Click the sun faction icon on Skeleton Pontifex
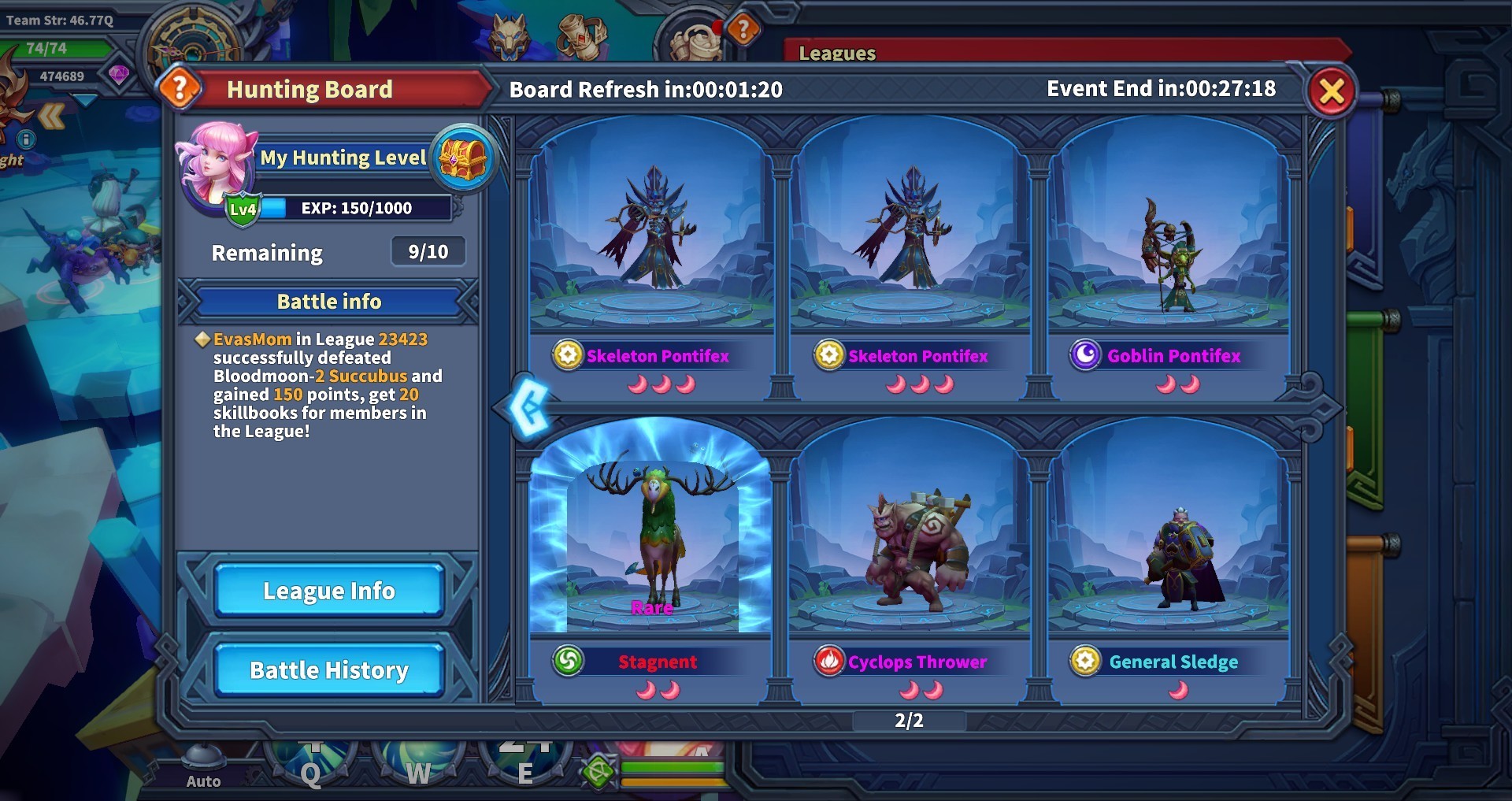Viewport: 1512px width, 801px height. [x=566, y=355]
